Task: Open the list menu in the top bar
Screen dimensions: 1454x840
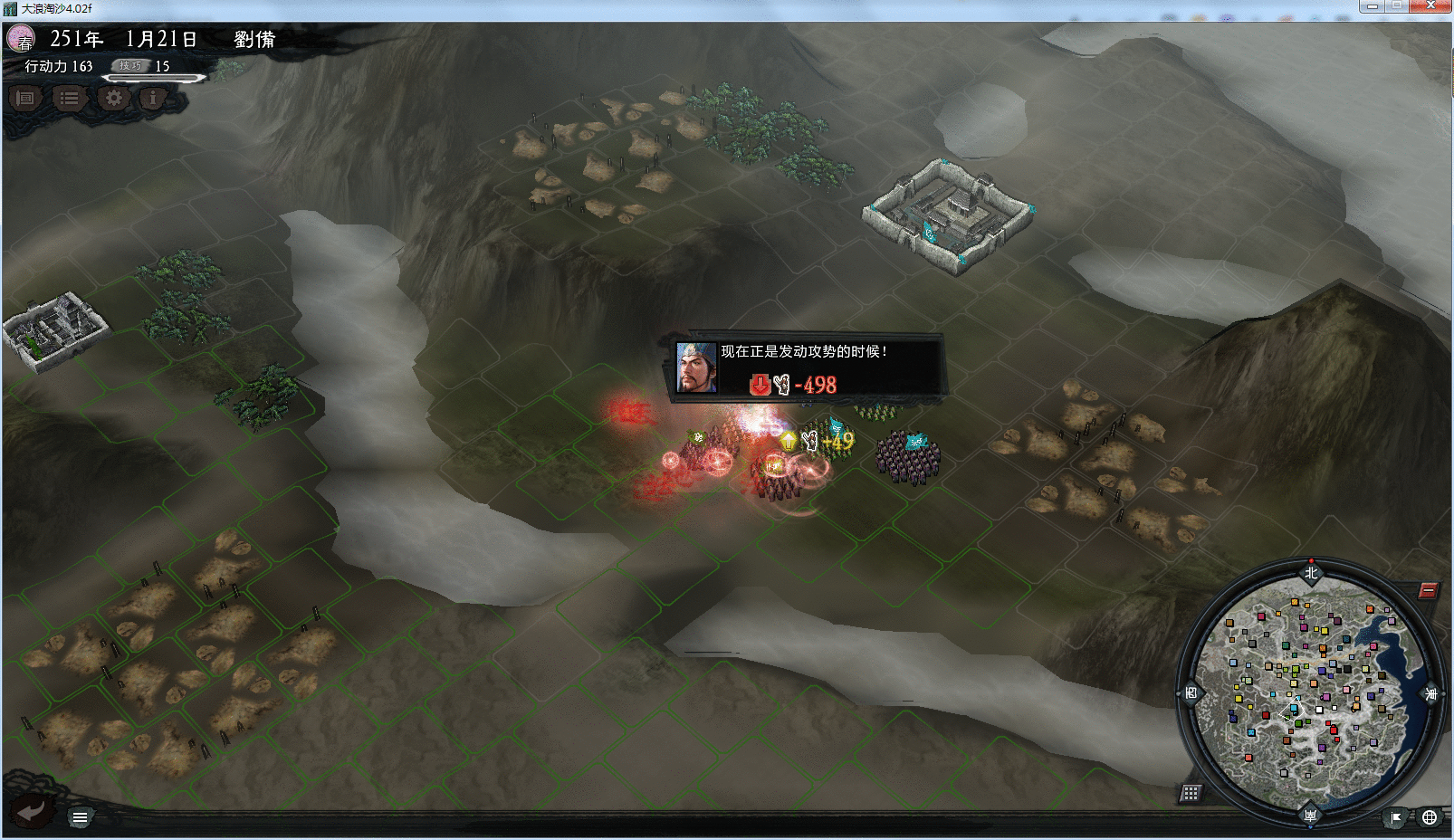Action: pos(69,98)
